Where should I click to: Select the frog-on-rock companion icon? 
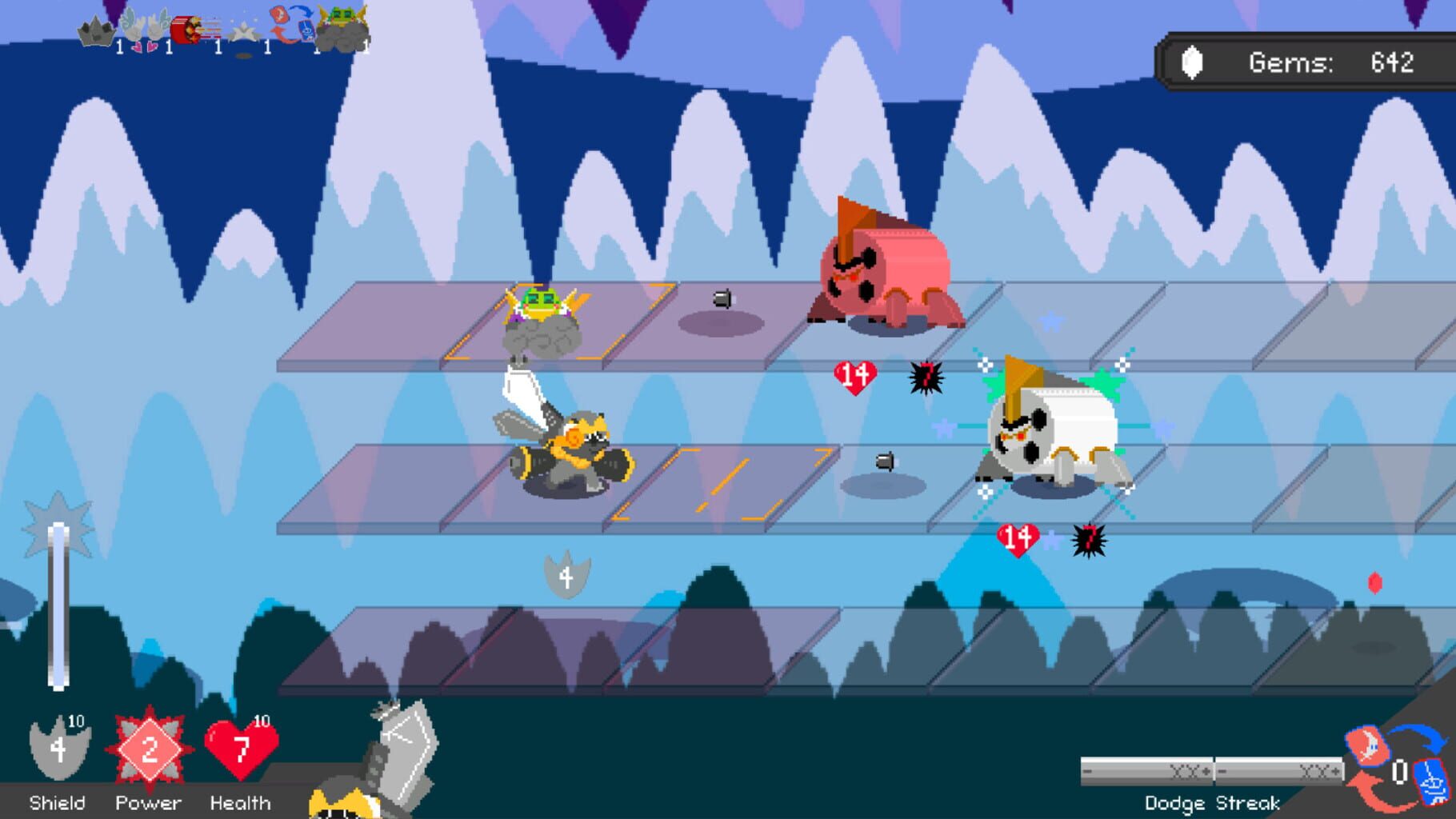point(342,24)
